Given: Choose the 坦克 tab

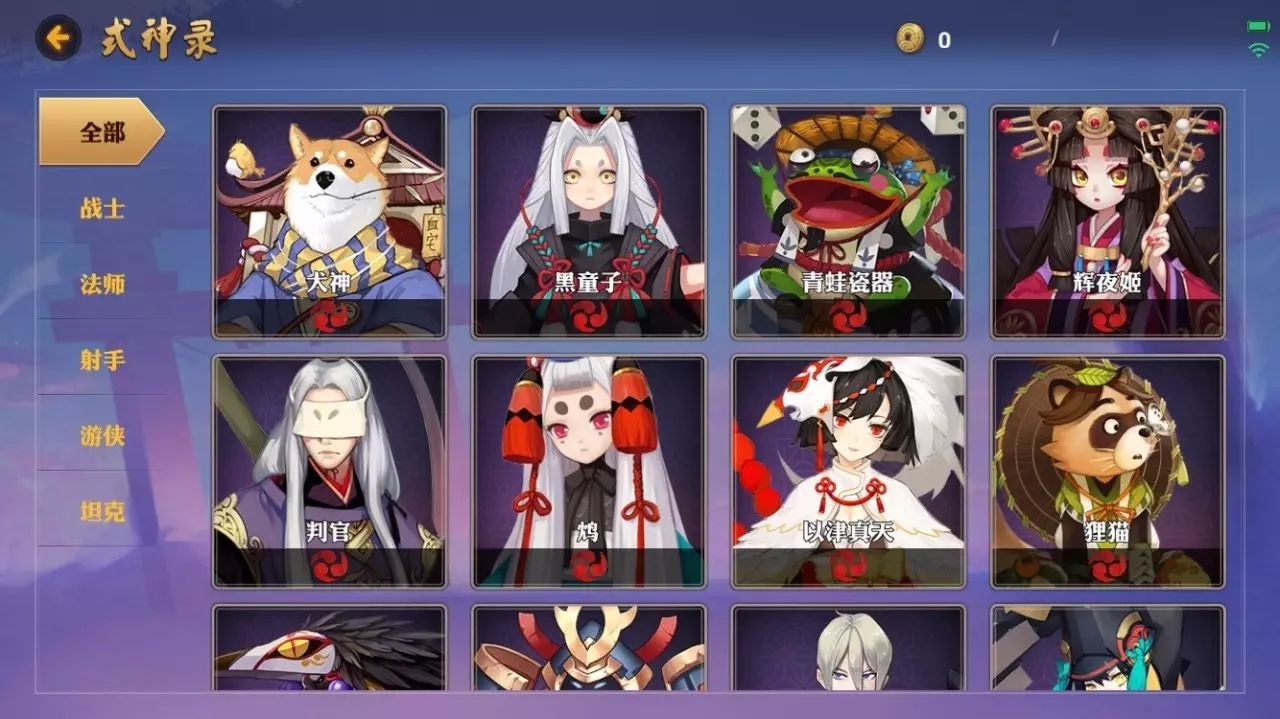Looking at the screenshot, I should coord(102,512).
